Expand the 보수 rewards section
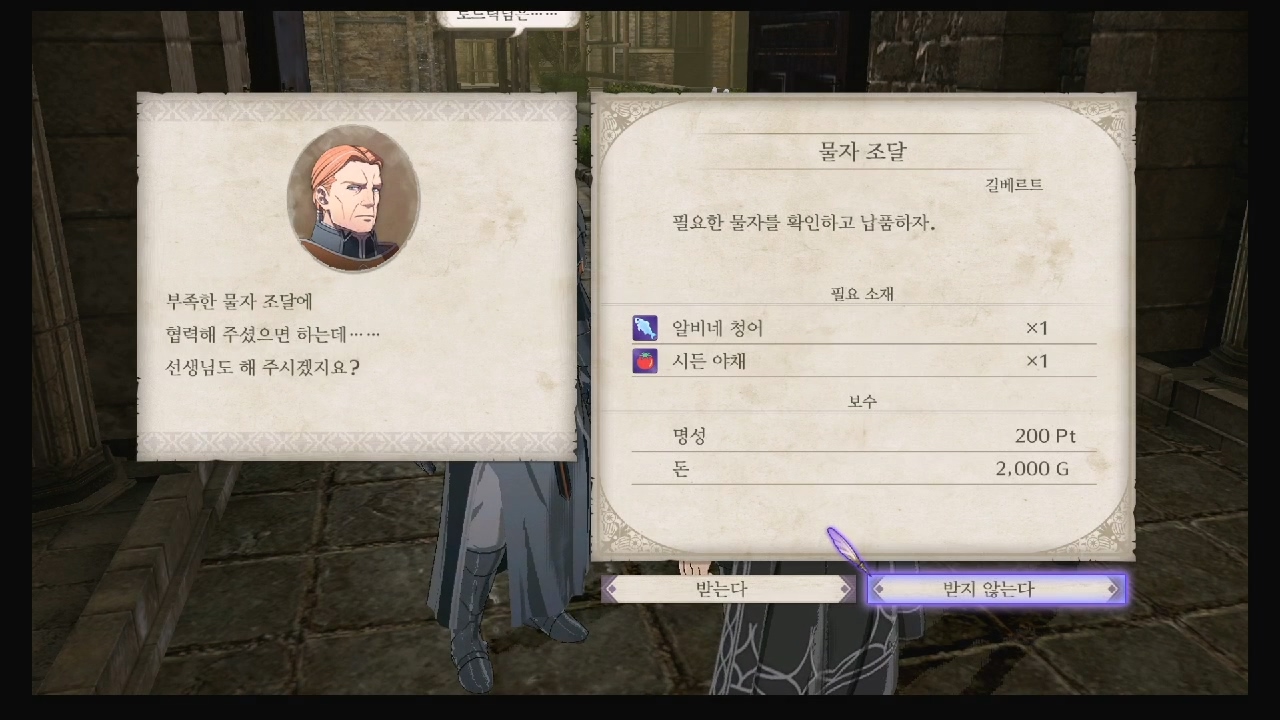The image size is (1280, 720). click(x=862, y=399)
